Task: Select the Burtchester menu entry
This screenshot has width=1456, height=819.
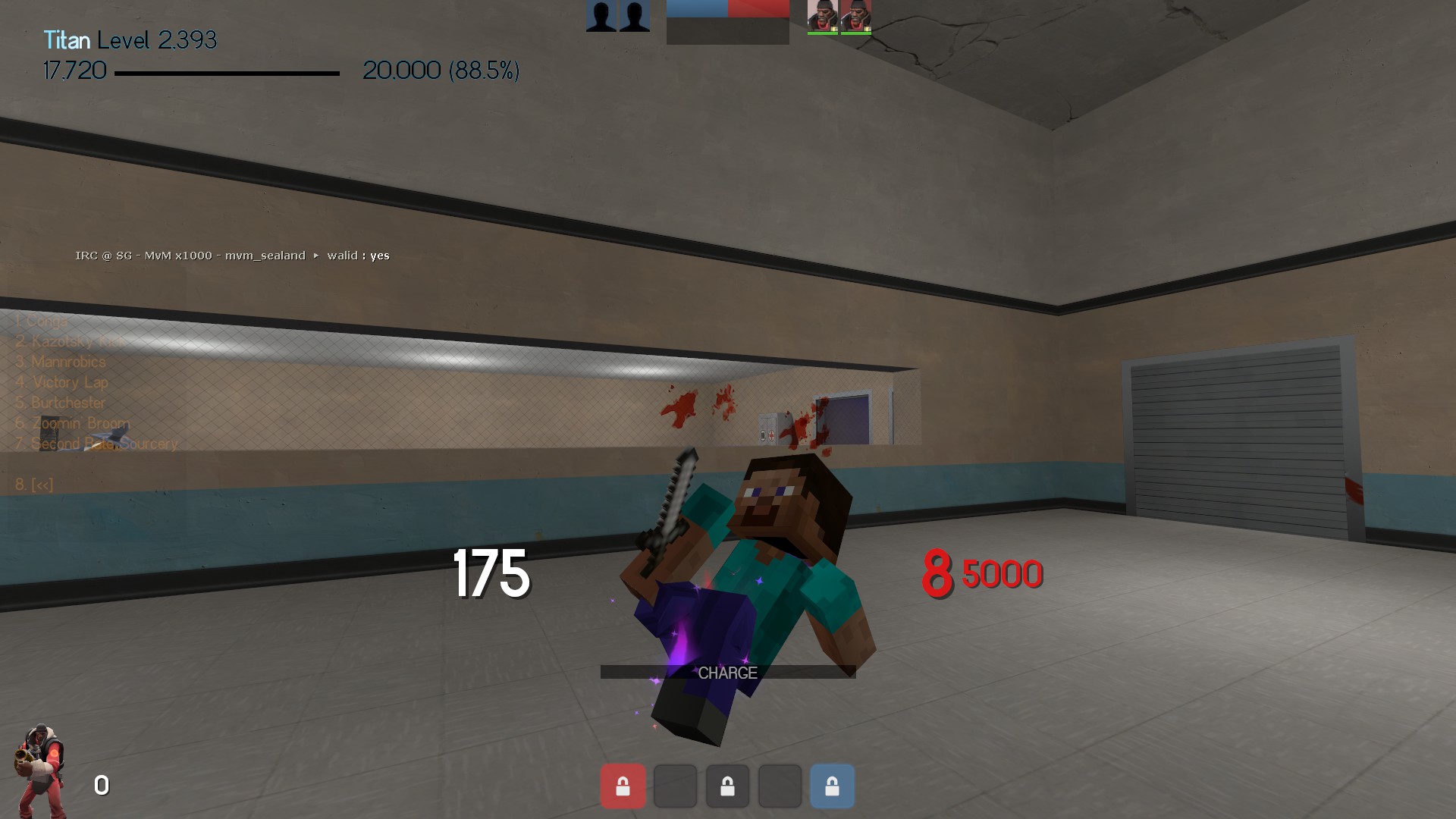Action: 61,403
